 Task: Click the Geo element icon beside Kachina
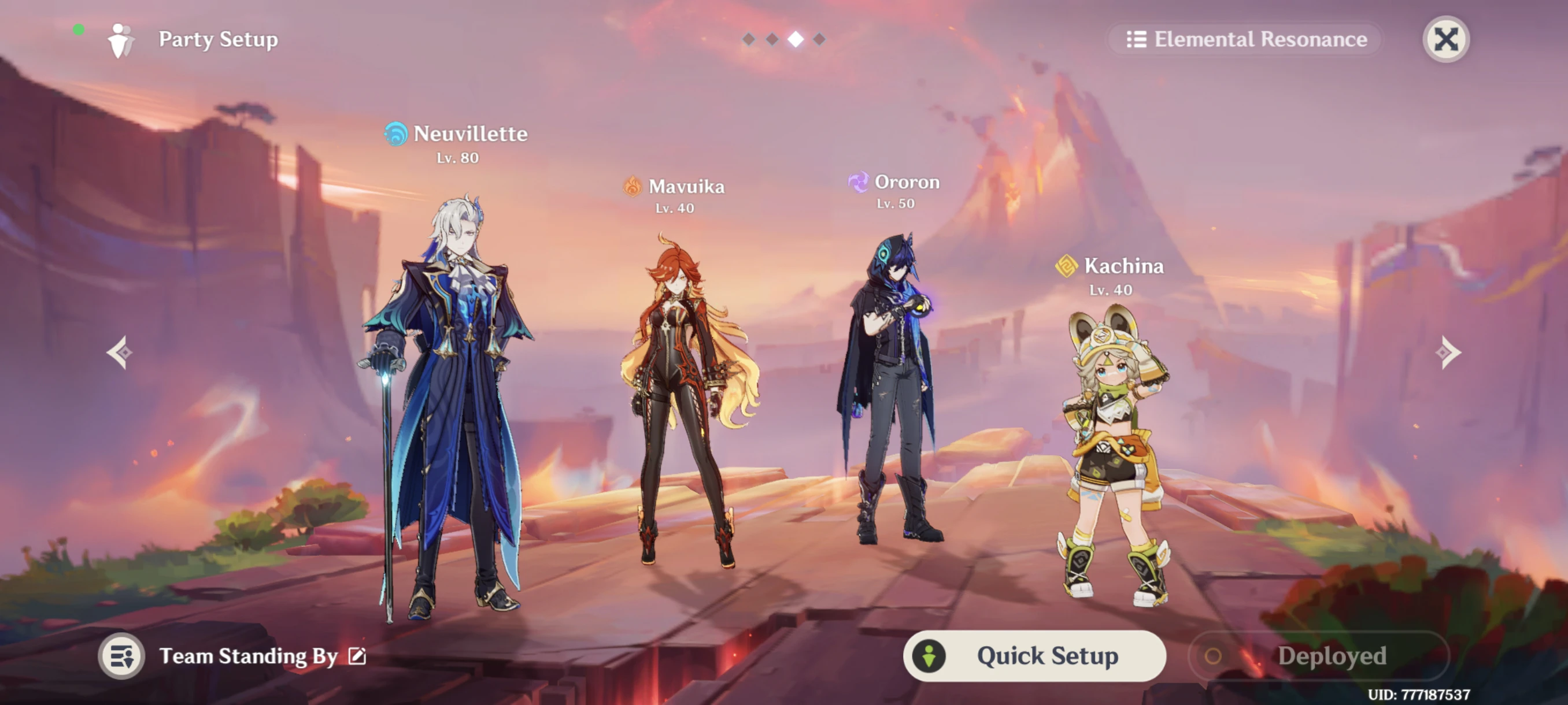pyautogui.click(x=1066, y=266)
